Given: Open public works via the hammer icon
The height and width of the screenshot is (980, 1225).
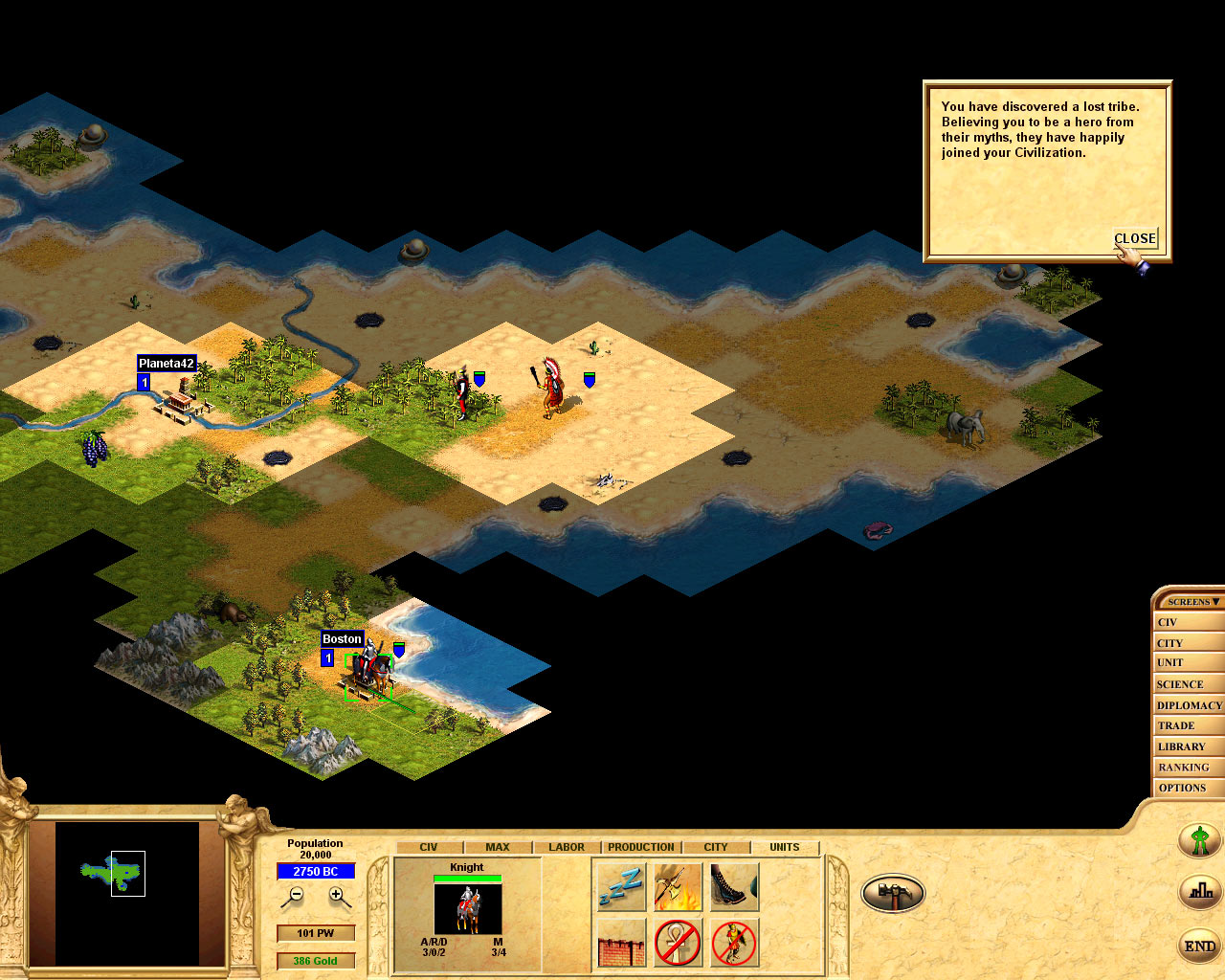Looking at the screenshot, I should point(893,891).
